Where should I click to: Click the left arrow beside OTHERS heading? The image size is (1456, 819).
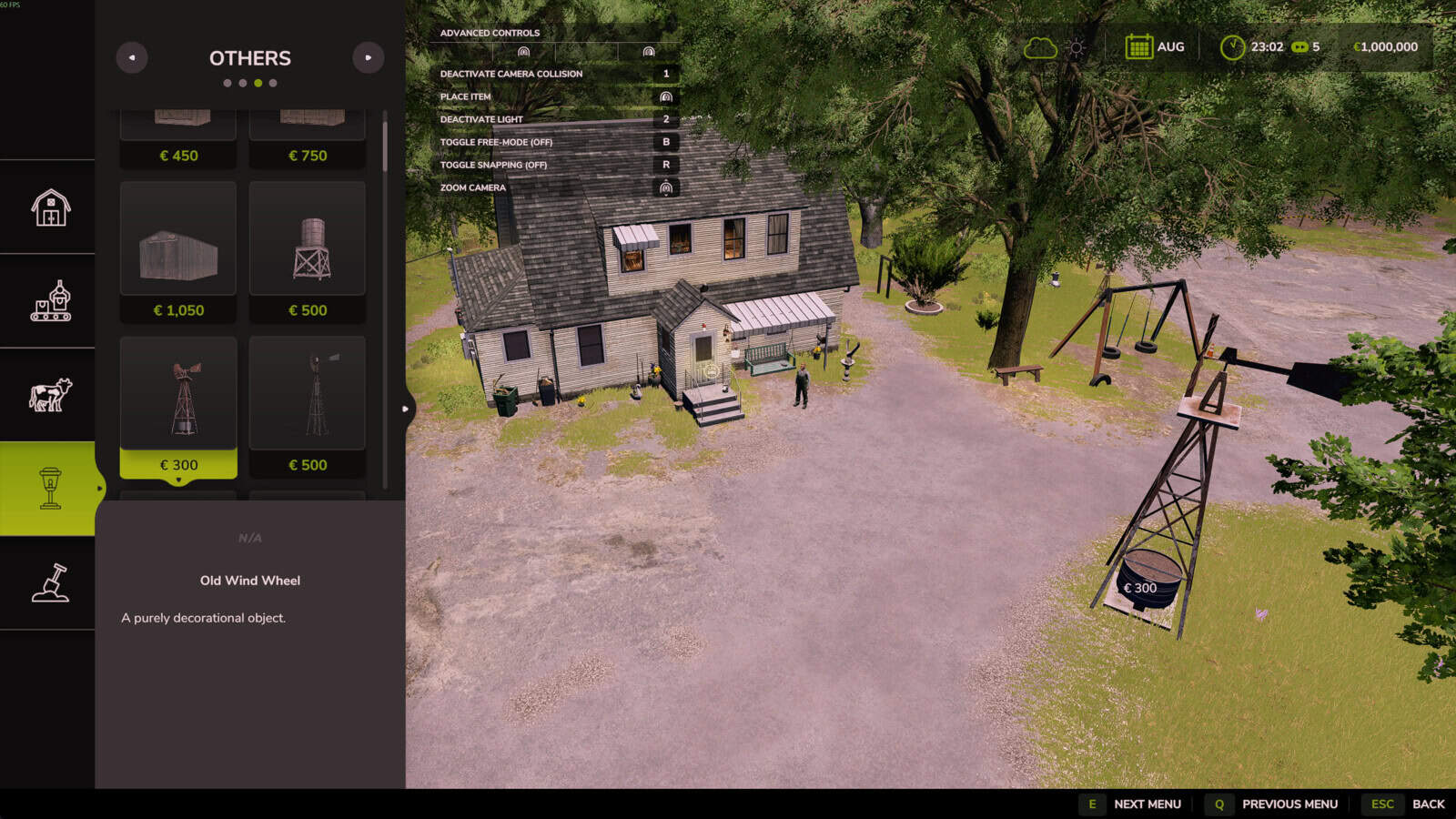pyautogui.click(x=133, y=57)
